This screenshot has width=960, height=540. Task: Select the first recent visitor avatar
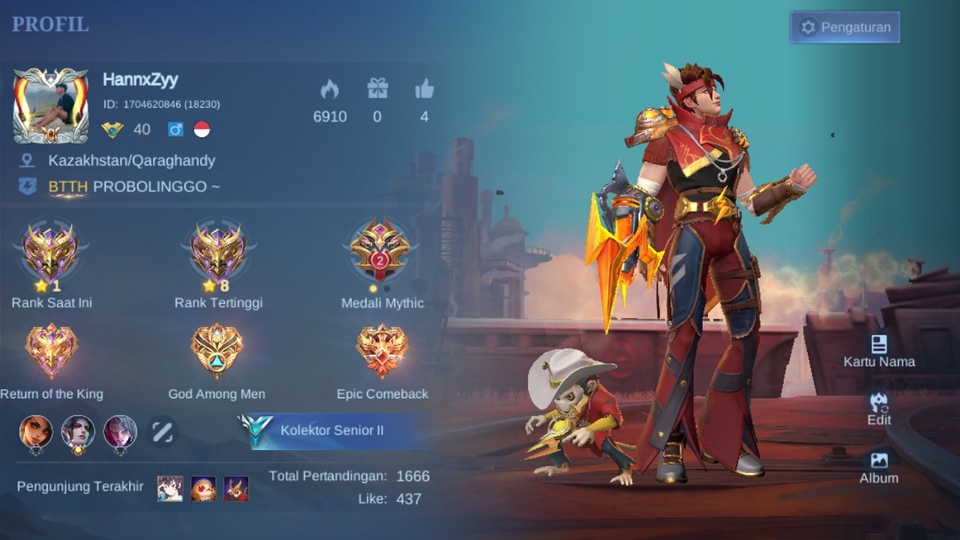(x=170, y=488)
